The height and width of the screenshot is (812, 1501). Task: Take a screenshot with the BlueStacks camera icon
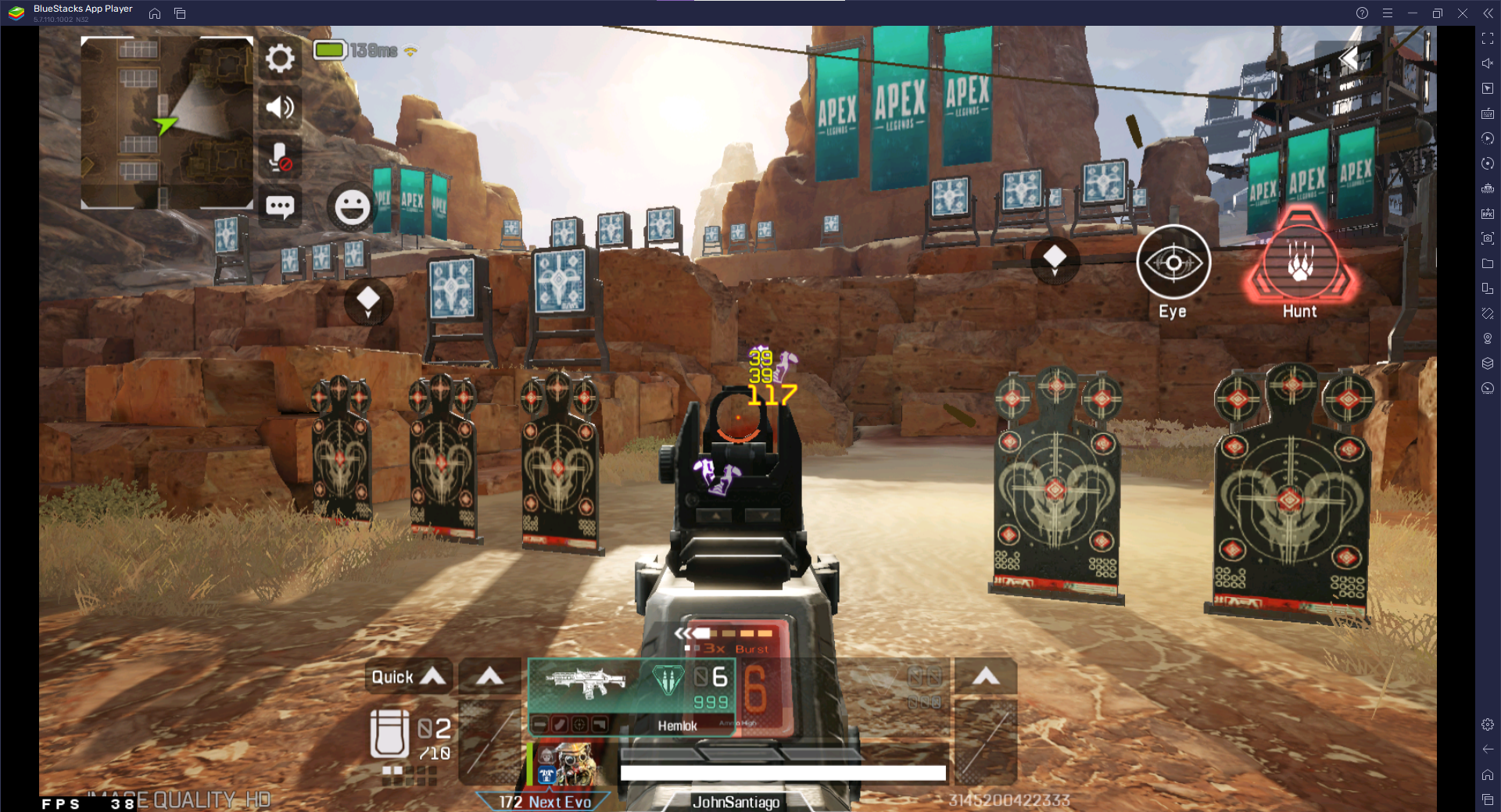(1487, 238)
